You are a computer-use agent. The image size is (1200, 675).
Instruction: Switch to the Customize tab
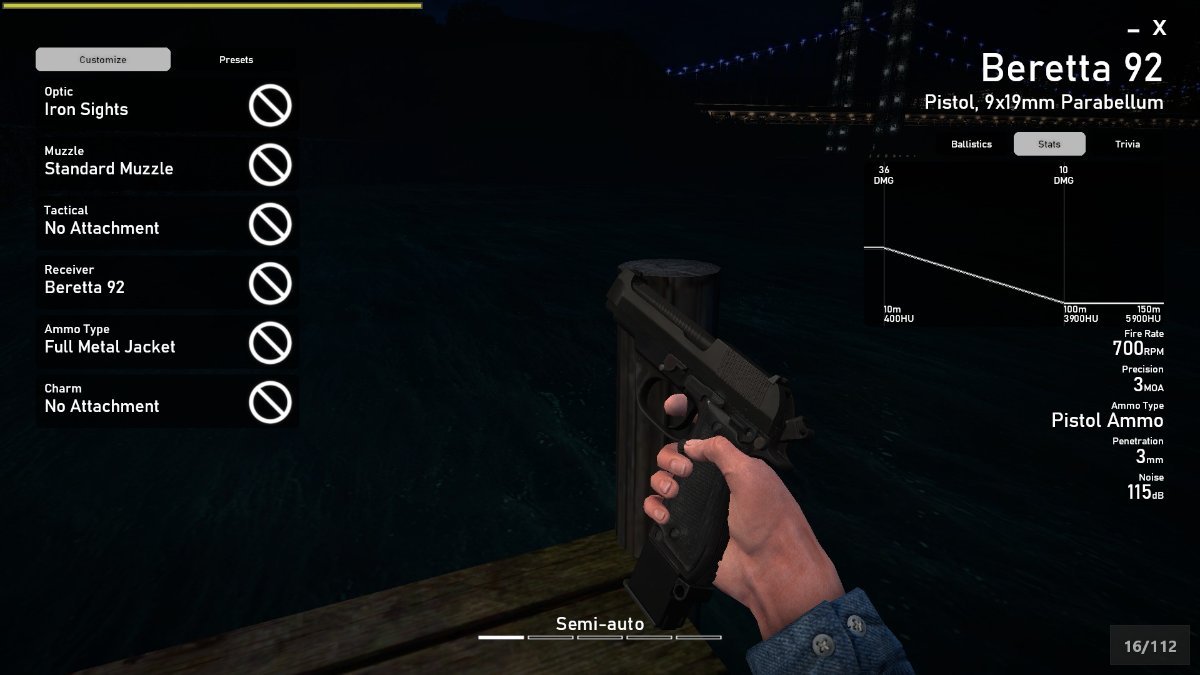103,60
